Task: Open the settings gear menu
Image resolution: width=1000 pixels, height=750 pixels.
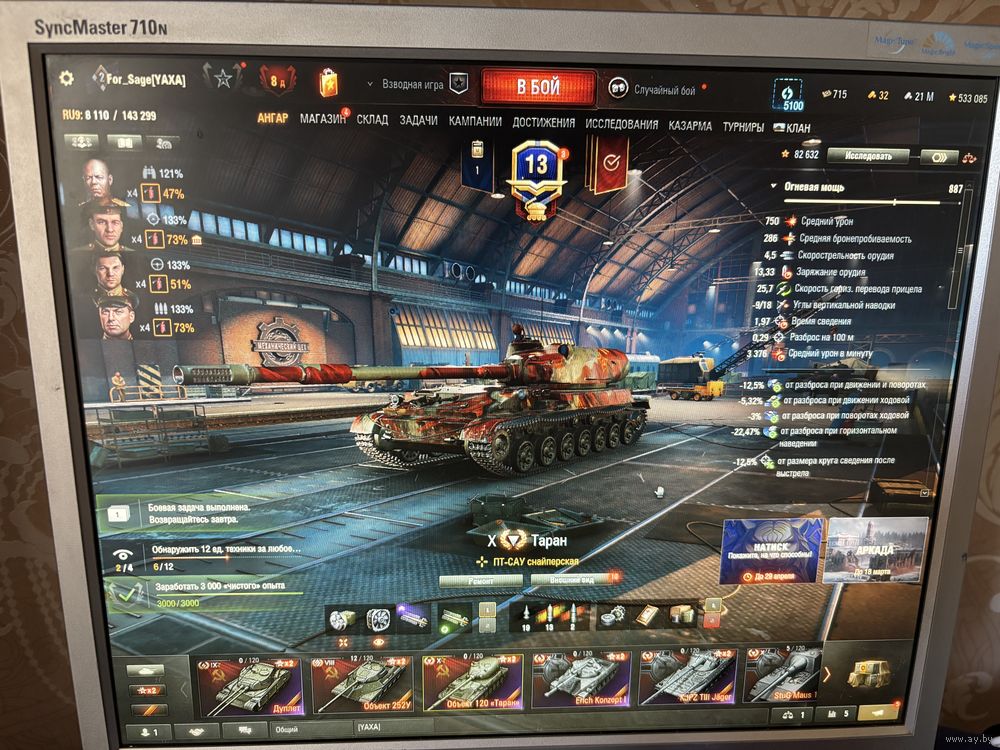Action: click(67, 78)
